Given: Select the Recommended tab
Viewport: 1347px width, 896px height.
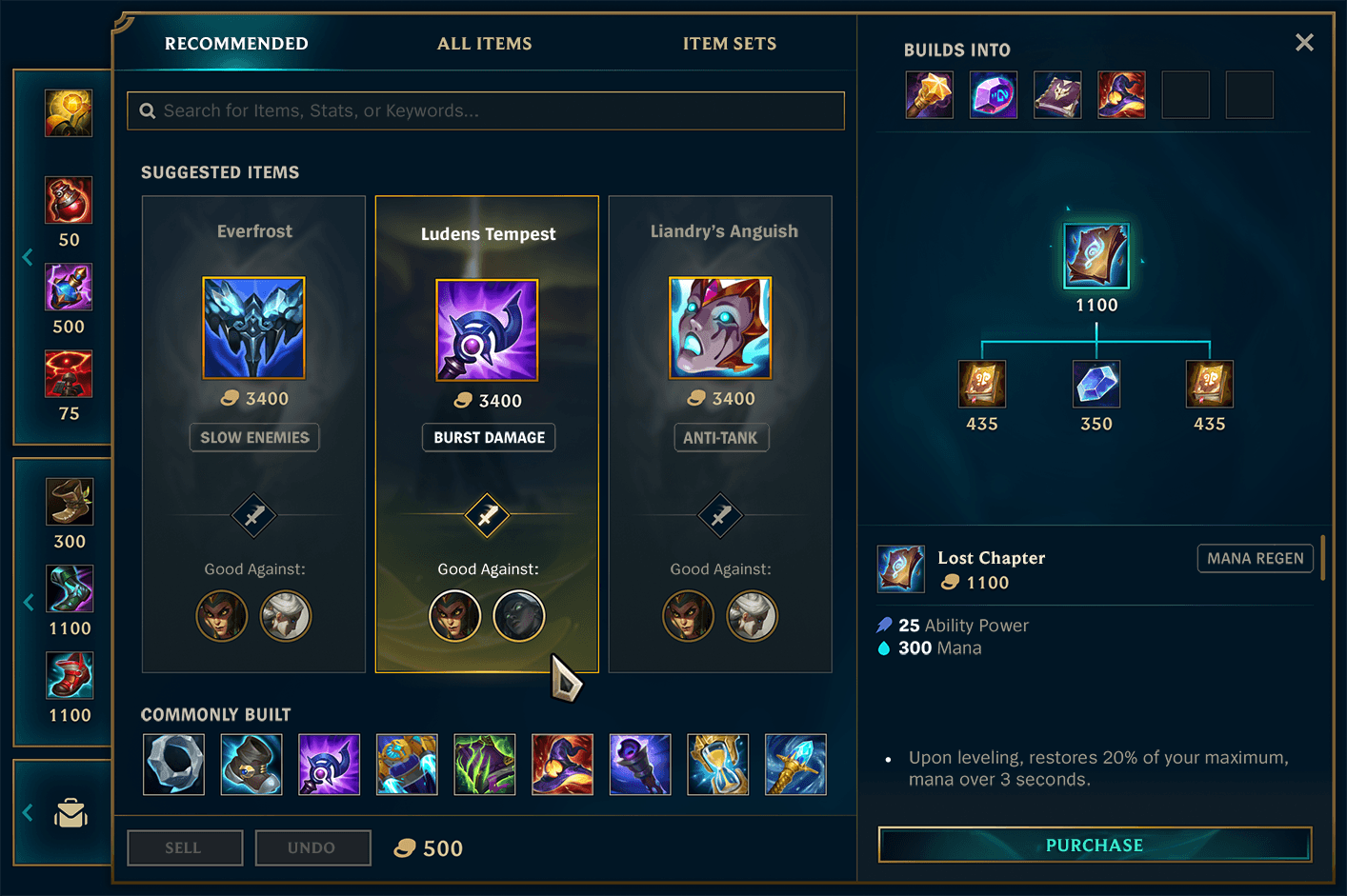Looking at the screenshot, I should [236, 44].
